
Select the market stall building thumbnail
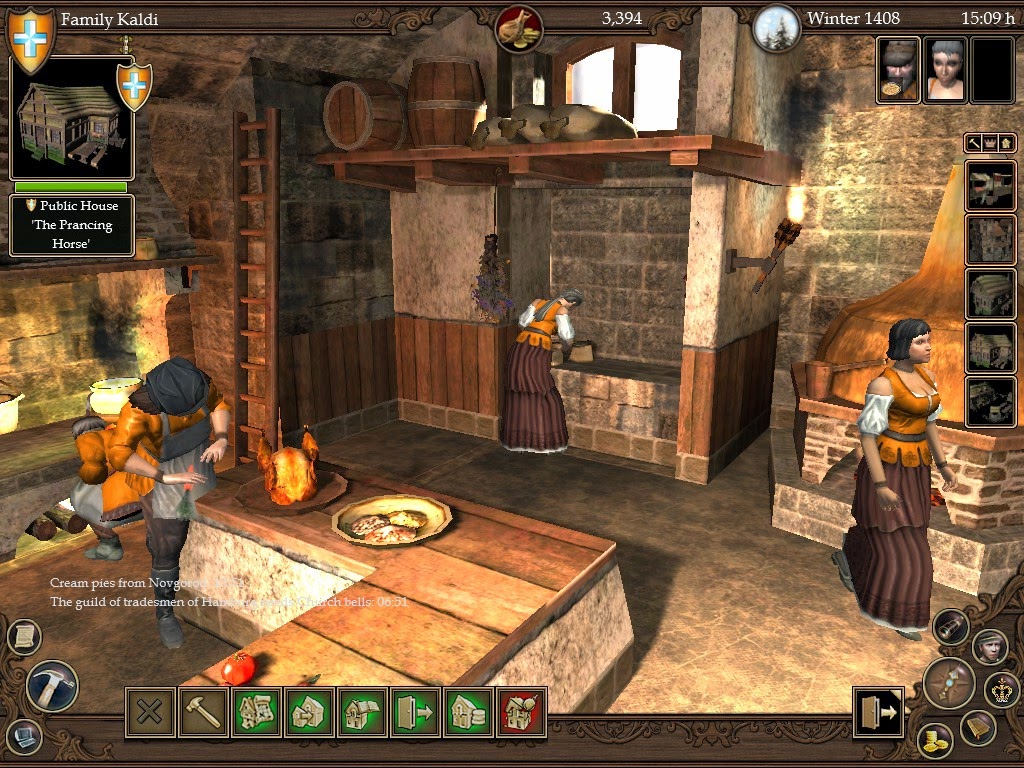click(x=990, y=185)
